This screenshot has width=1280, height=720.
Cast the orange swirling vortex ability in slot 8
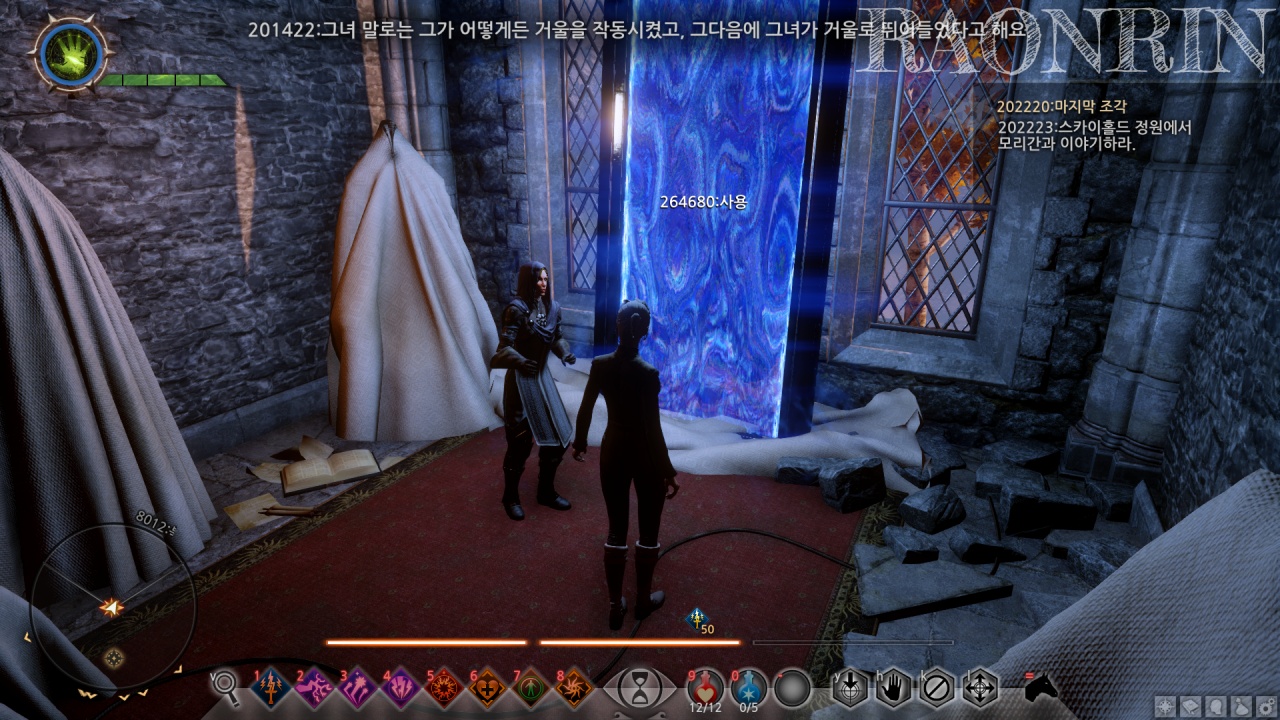[x=574, y=688]
